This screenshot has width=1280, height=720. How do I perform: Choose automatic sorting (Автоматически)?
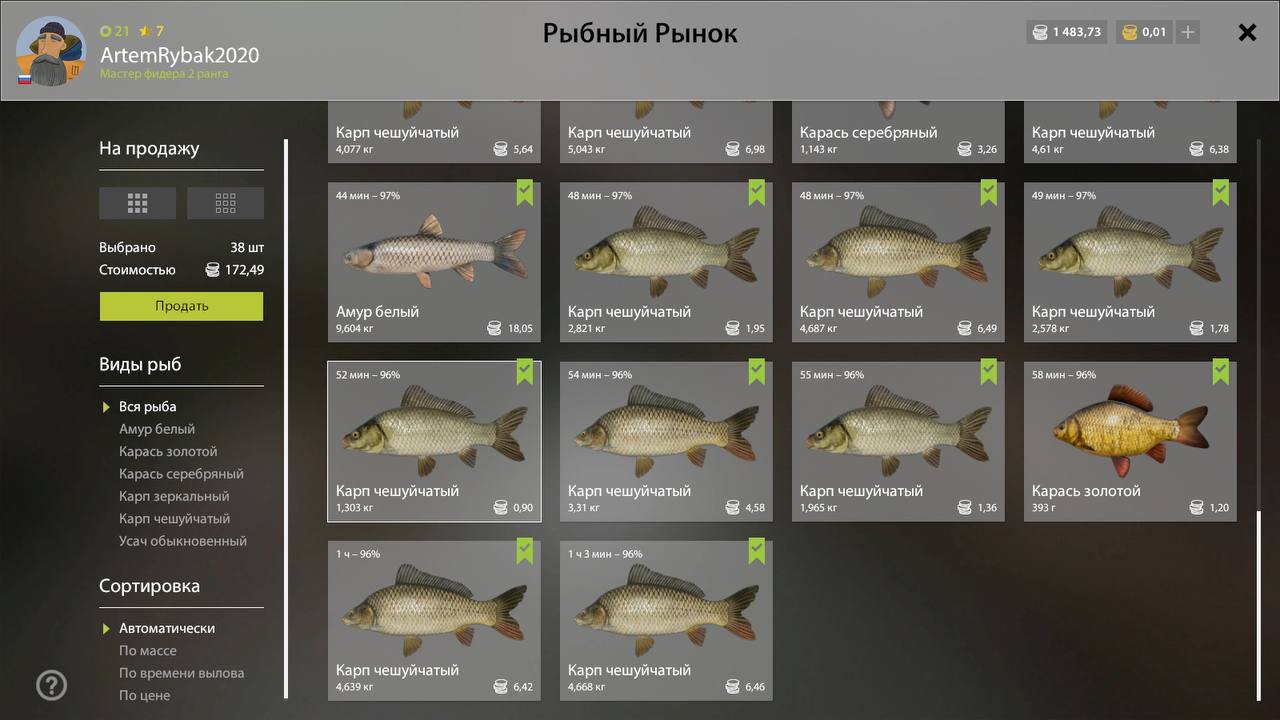[x=166, y=628]
